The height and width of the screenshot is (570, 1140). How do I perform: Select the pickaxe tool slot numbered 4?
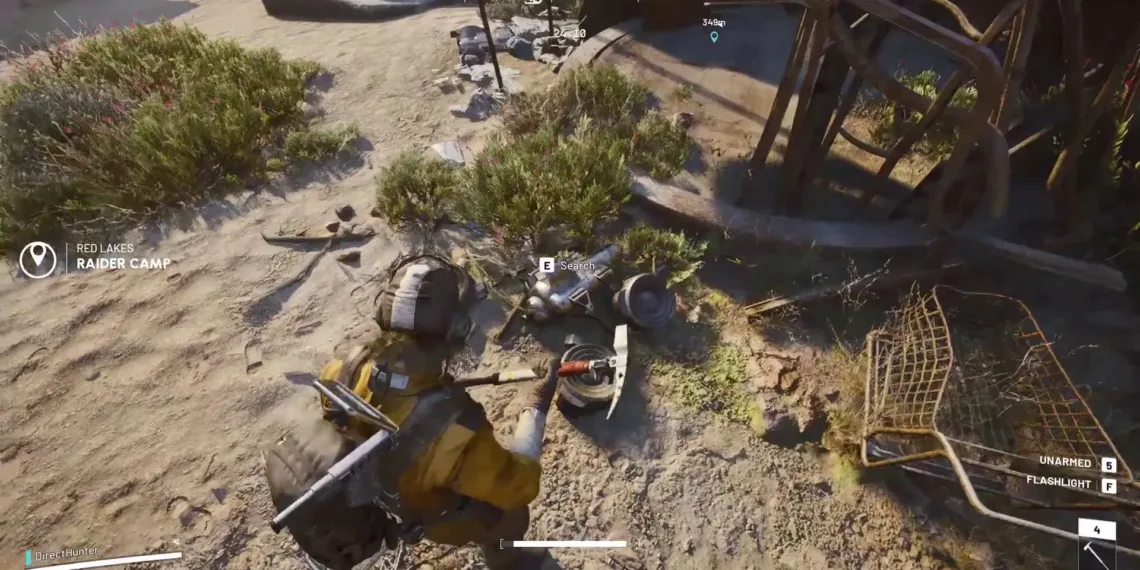(1096, 546)
